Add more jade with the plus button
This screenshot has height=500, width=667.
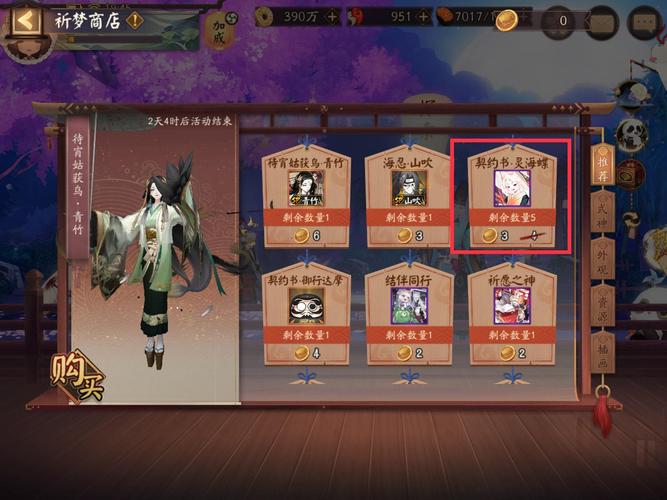point(425,17)
